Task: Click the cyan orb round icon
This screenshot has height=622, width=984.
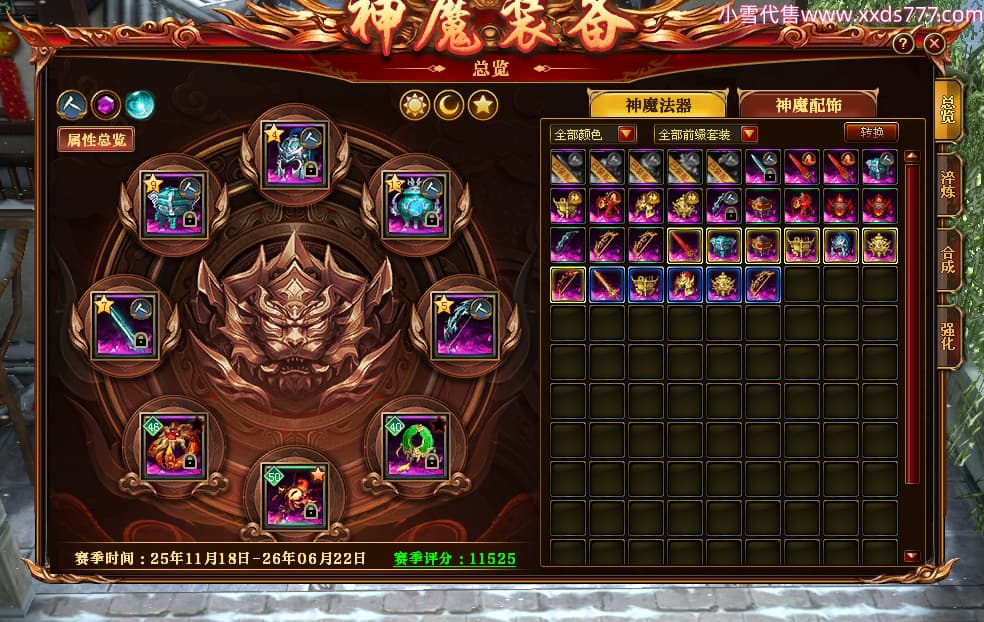Action: pos(140,104)
